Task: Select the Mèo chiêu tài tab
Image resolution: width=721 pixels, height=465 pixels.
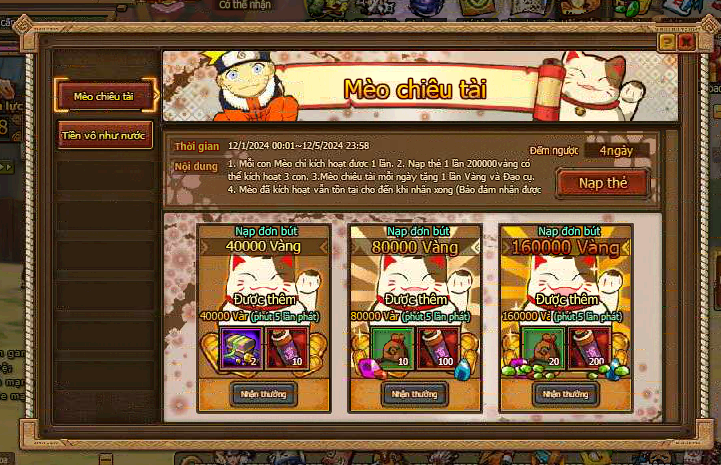Action: 104,96
